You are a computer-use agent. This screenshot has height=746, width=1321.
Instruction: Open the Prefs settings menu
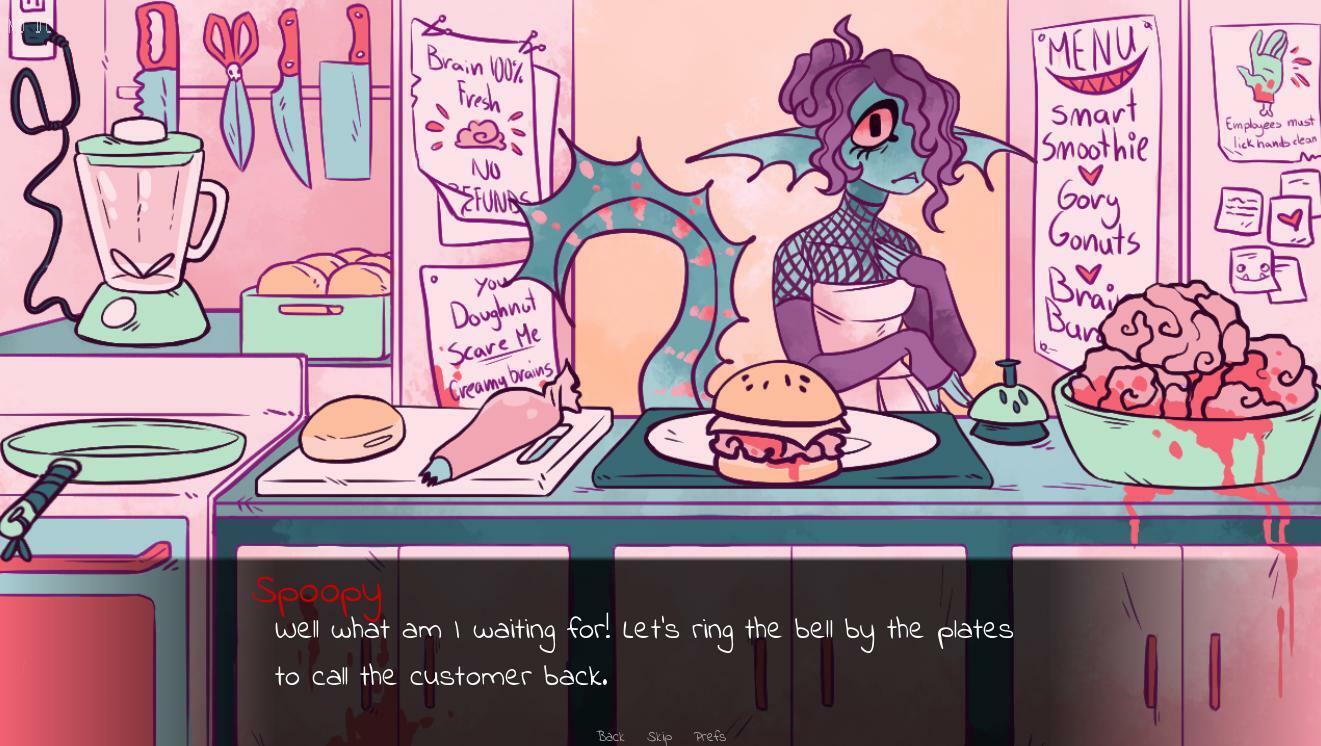click(709, 736)
